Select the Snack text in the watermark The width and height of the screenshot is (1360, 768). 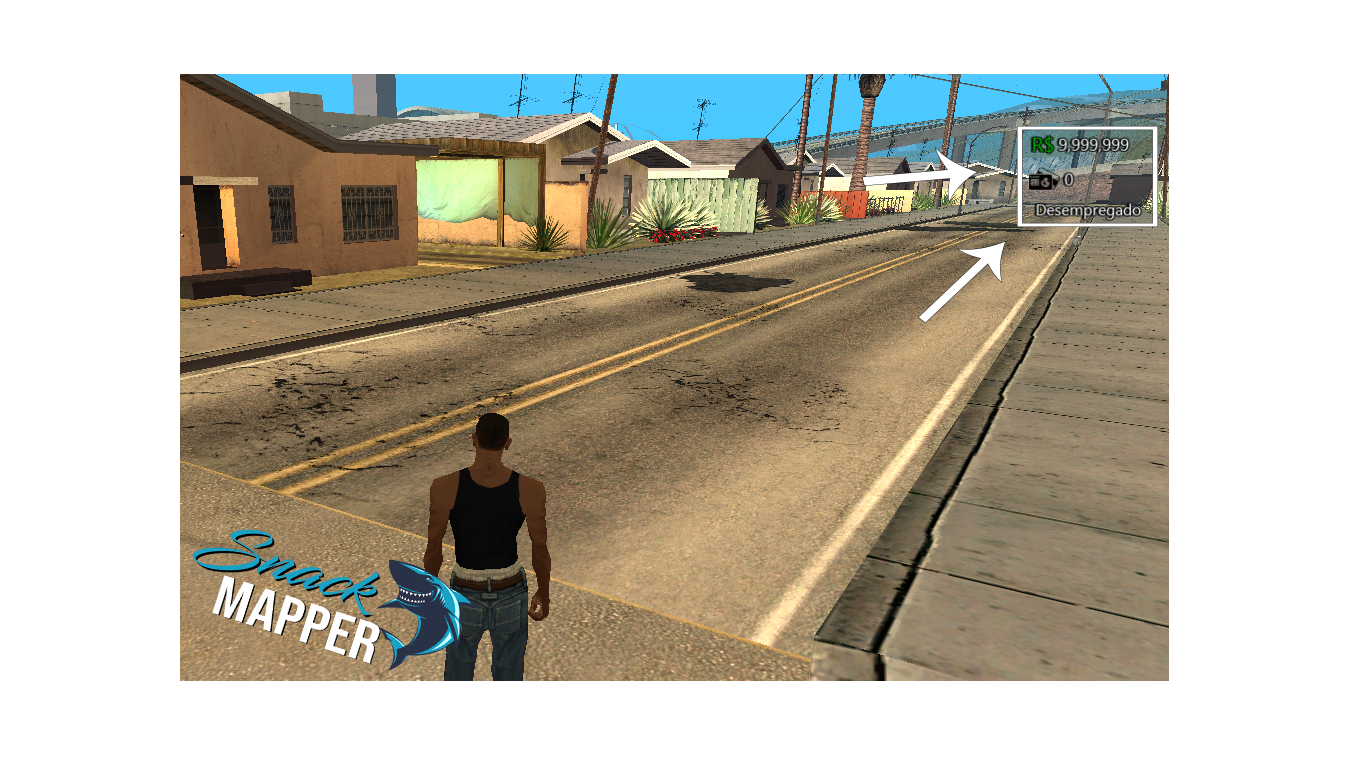pyautogui.click(x=287, y=572)
